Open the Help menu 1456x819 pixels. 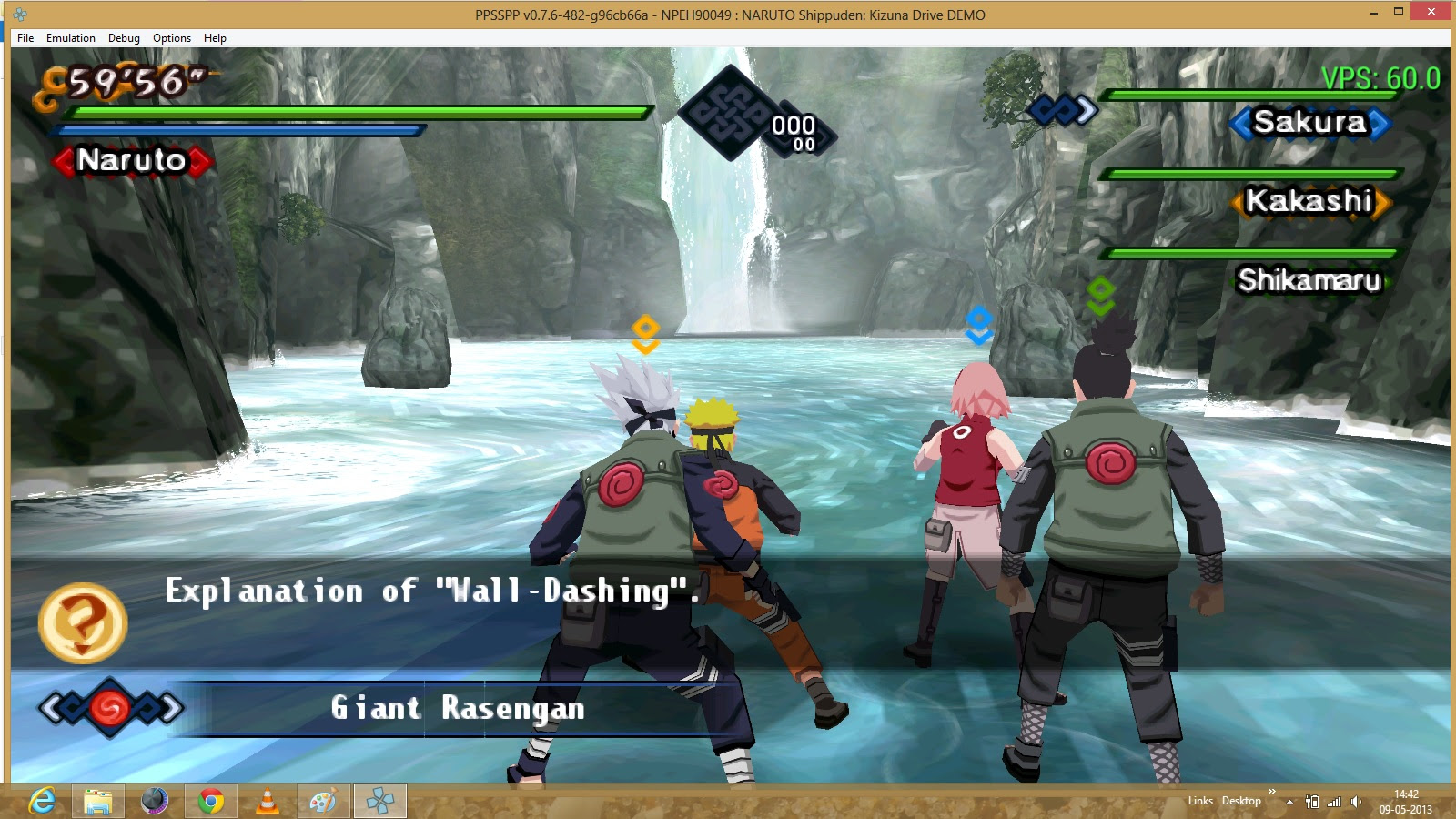click(x=215, y=38)
